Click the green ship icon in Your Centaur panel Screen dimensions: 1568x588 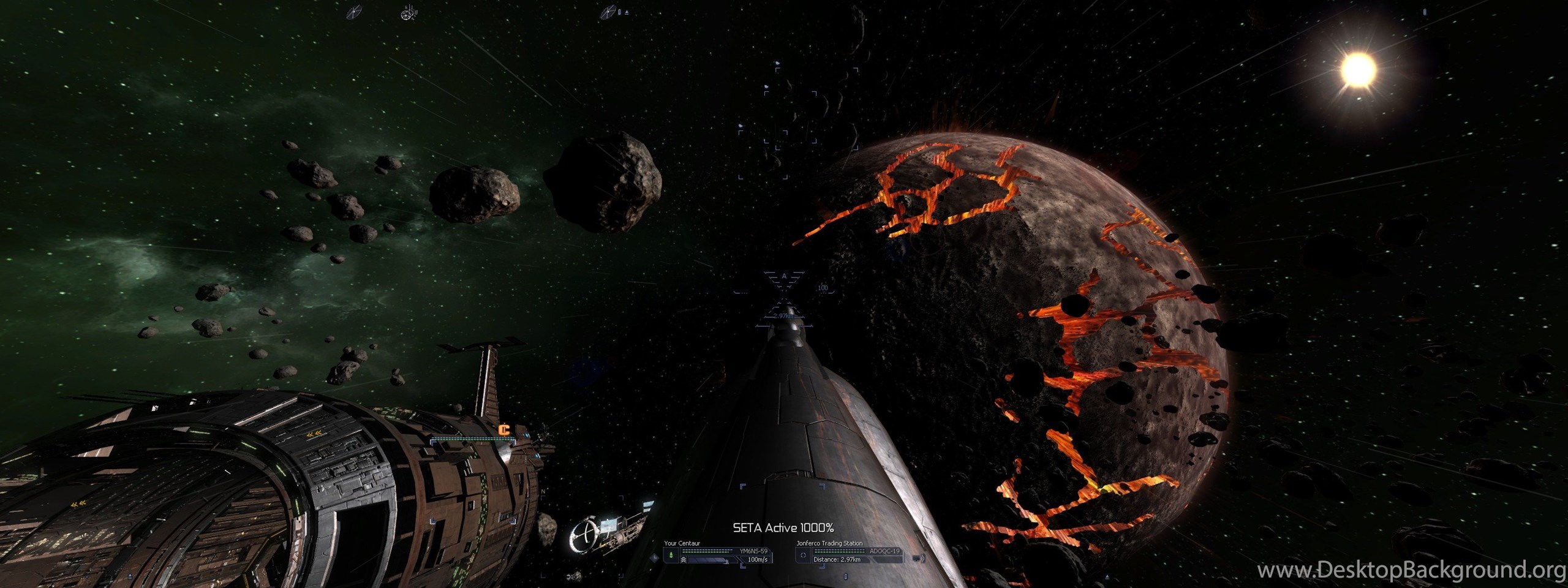point(671,555)
